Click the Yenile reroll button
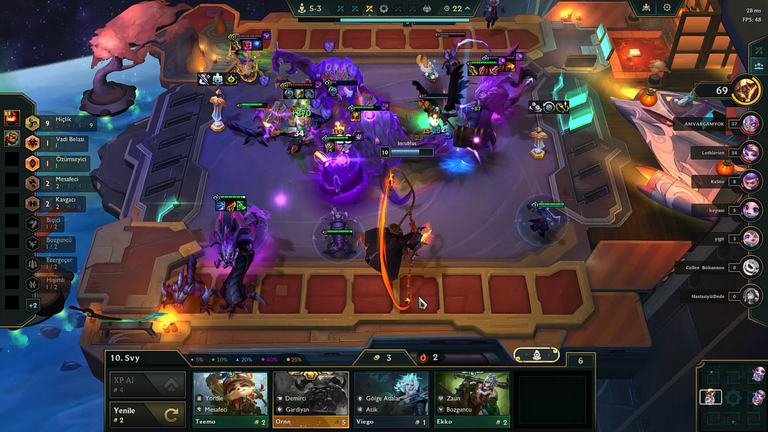768x432 pixels. coord(146,413)
